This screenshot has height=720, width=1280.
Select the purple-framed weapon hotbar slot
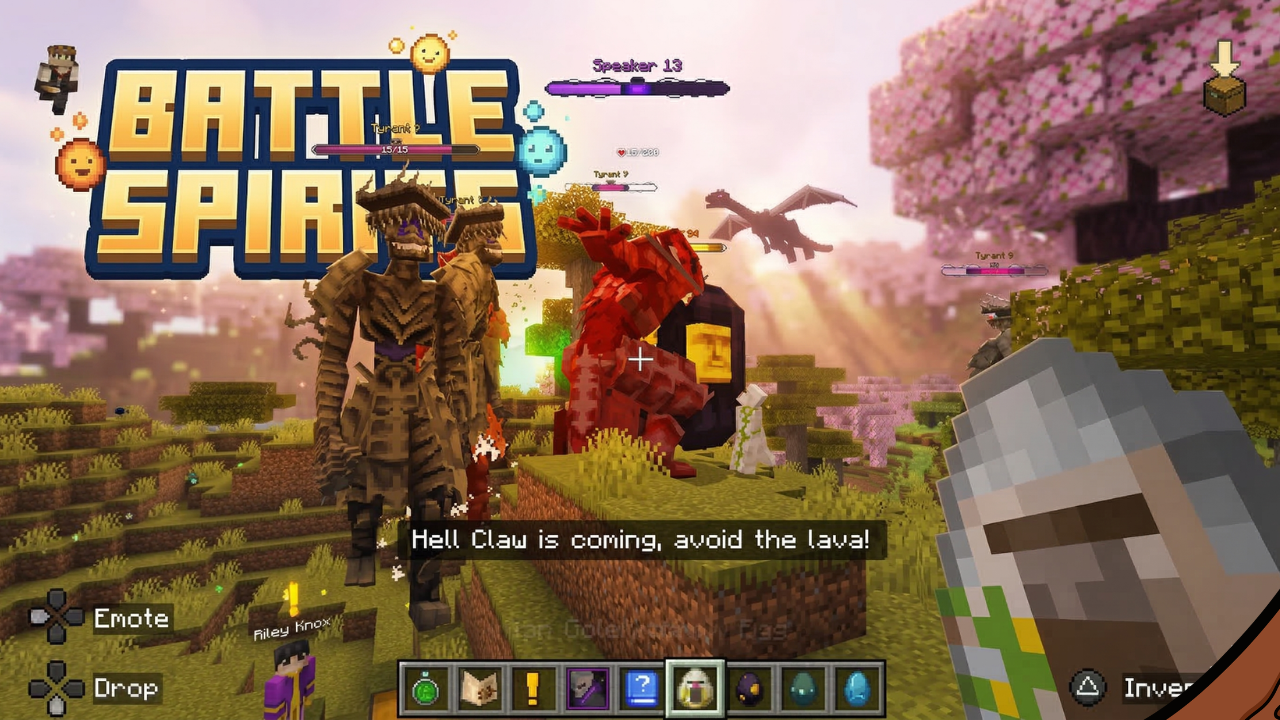point(587,689)
